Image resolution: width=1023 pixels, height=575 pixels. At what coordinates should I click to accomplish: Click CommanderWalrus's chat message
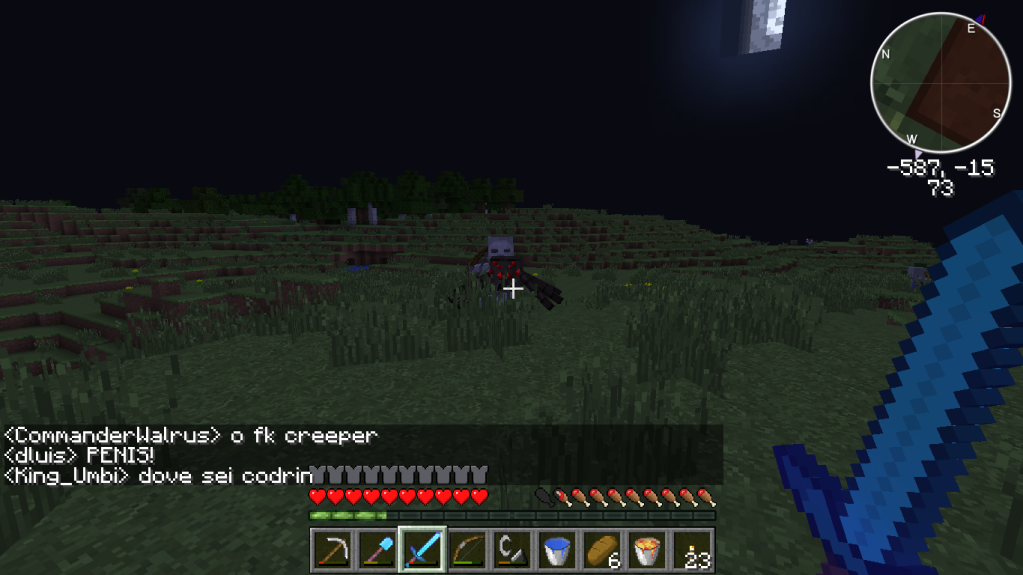190,436
